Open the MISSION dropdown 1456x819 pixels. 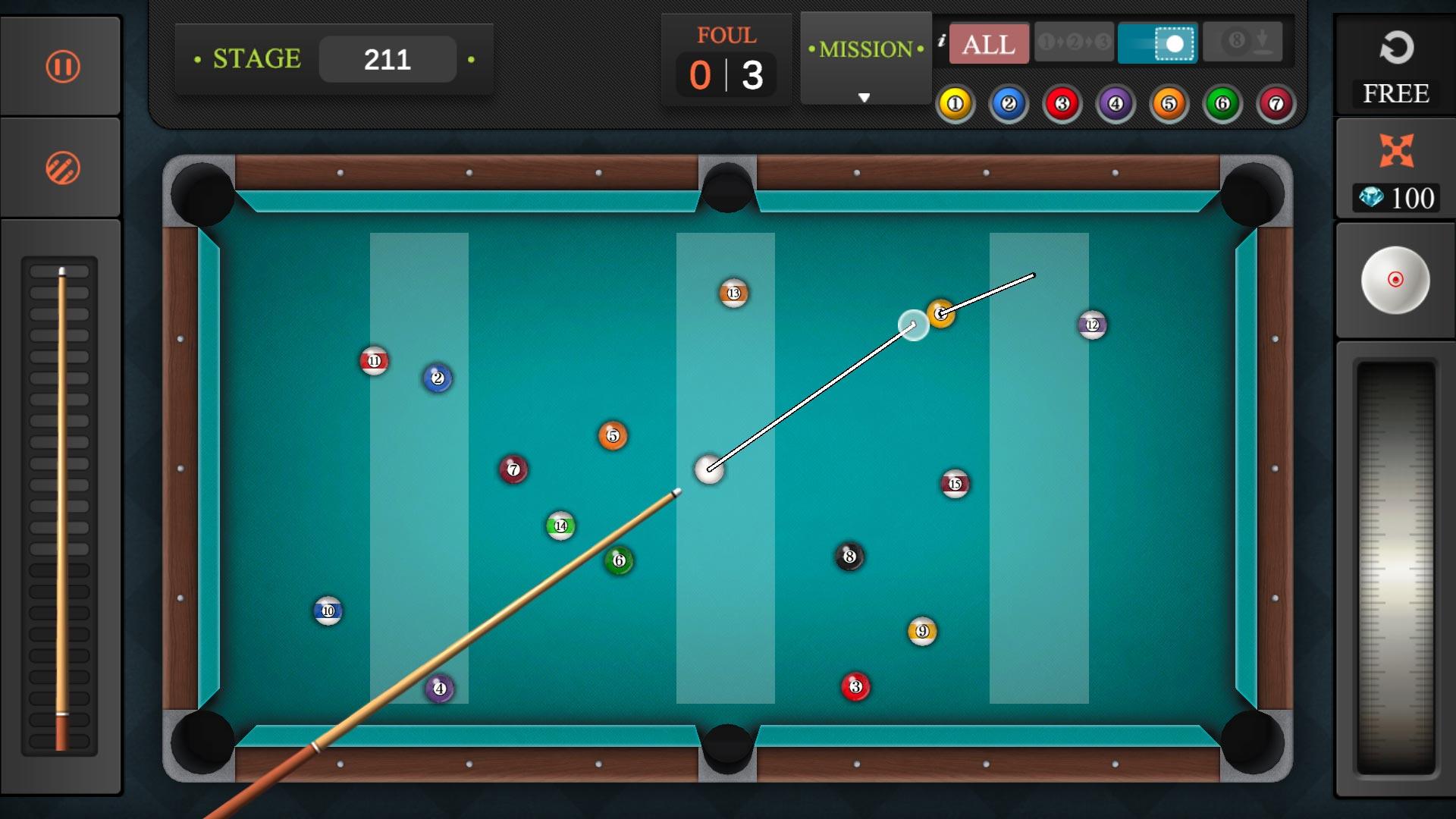pyautogui.click(x=864, y=49)
